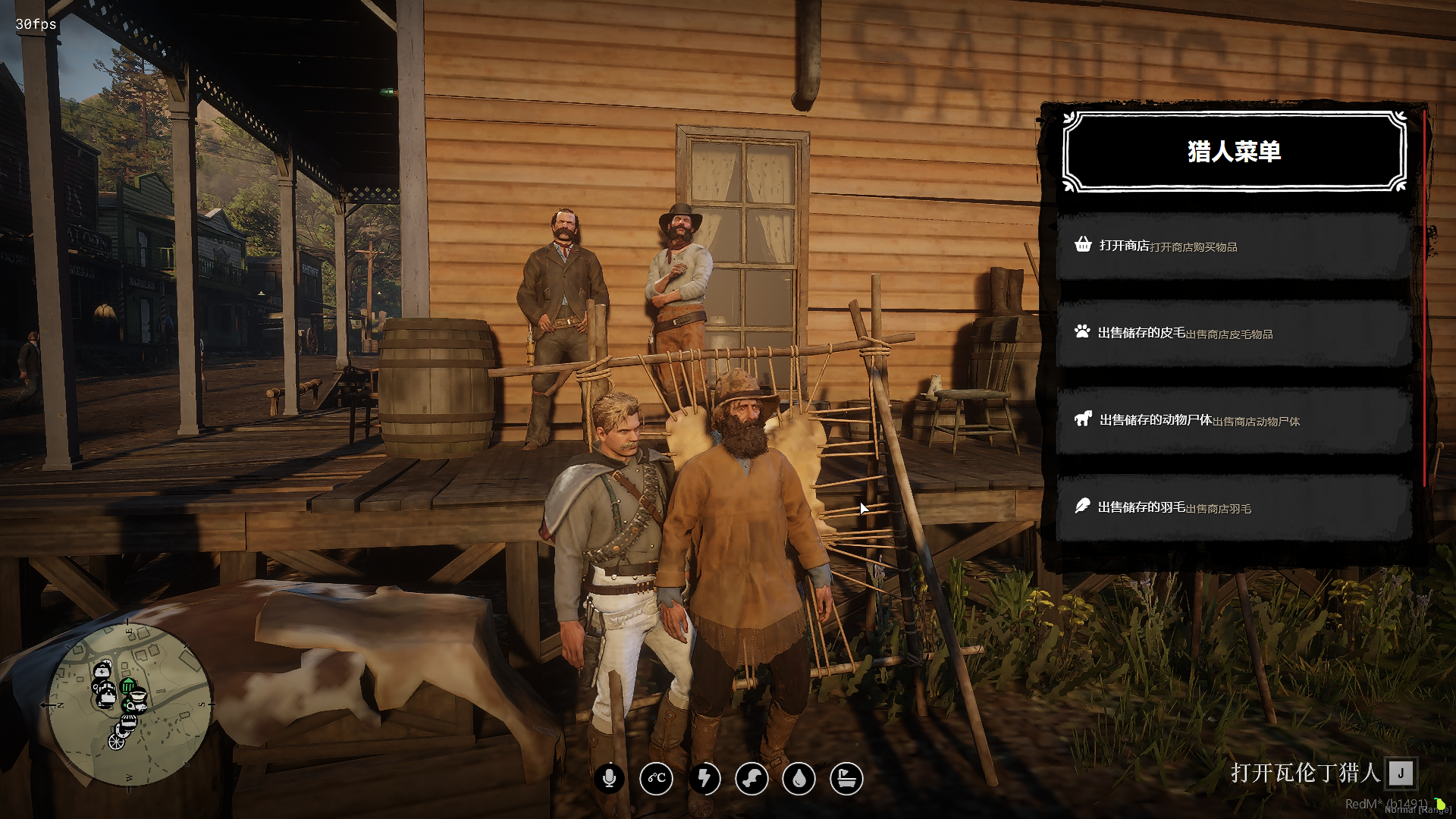Screen dimensions: 1456x819
Task: Select the water drop thirst icon
Action: 799,778
